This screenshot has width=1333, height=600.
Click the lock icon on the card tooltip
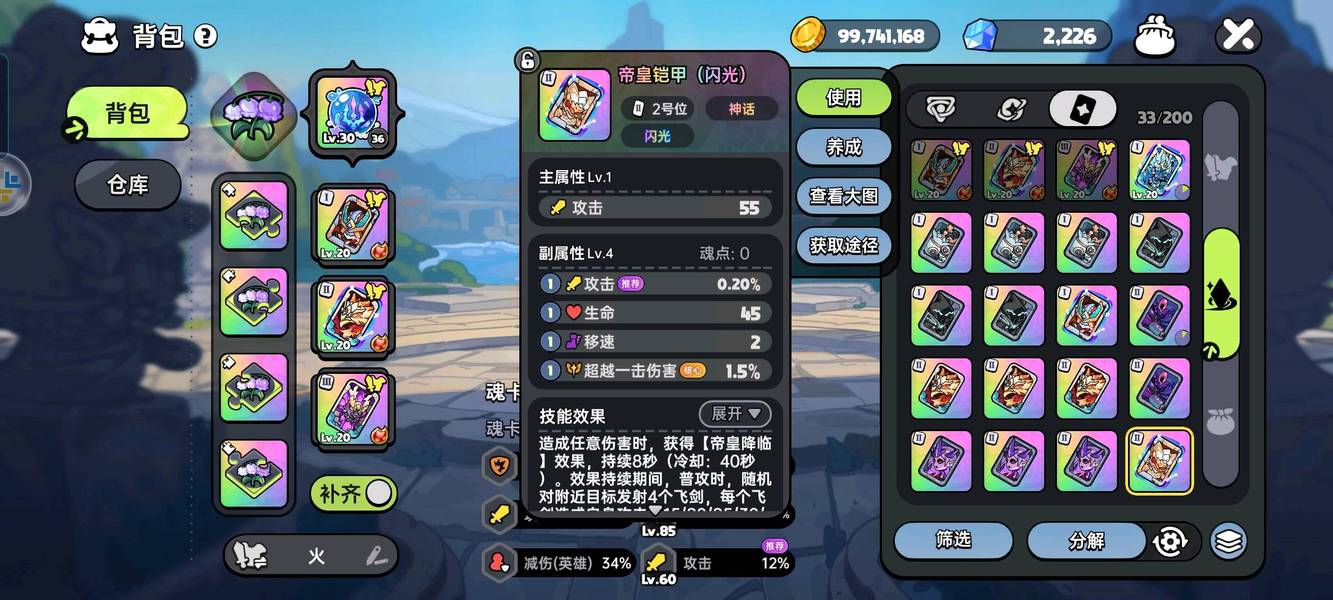coord(527,61)
